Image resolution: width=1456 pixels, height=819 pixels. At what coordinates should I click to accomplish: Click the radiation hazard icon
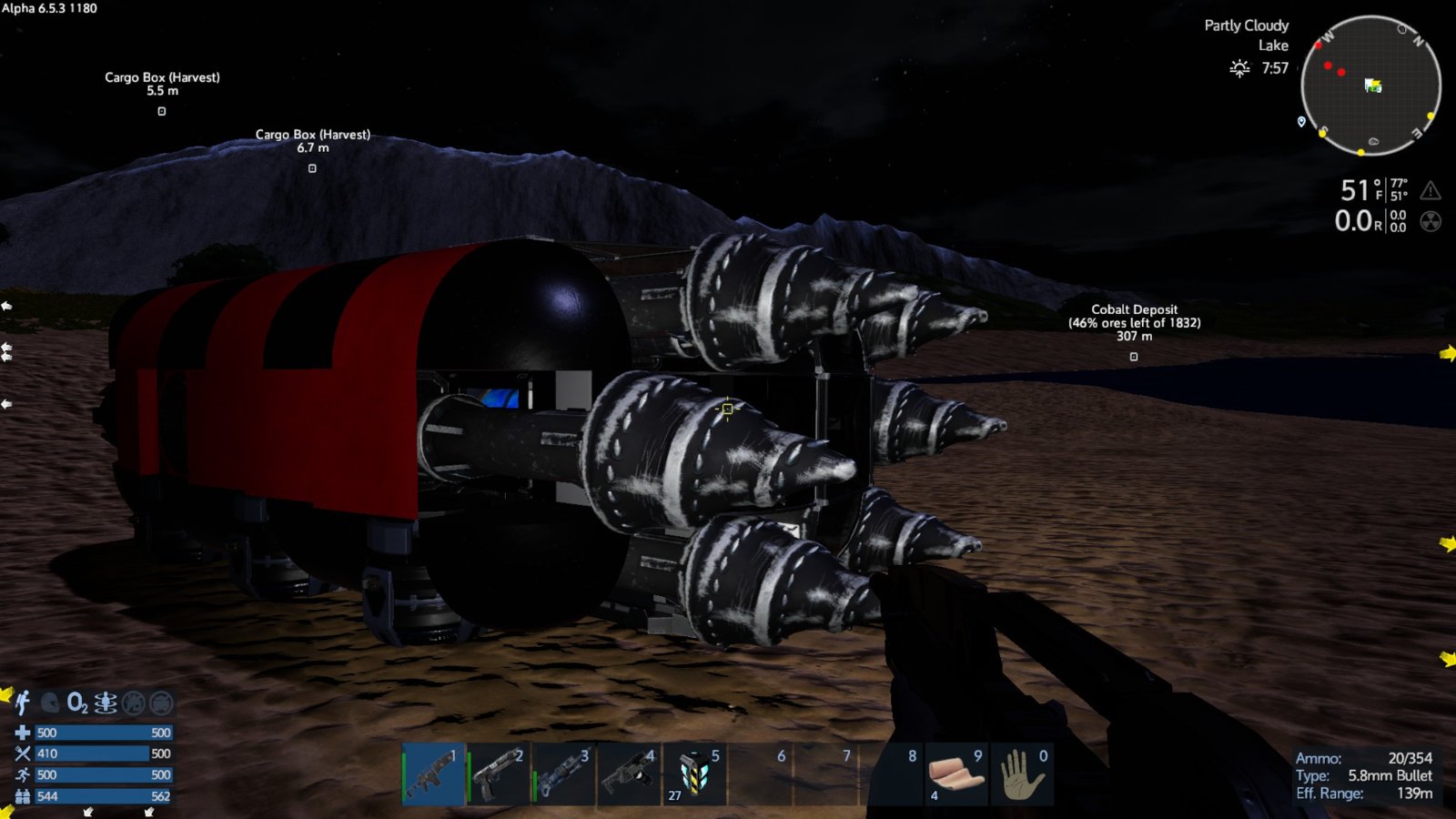pyautogui.click(x=1431, y=221)
